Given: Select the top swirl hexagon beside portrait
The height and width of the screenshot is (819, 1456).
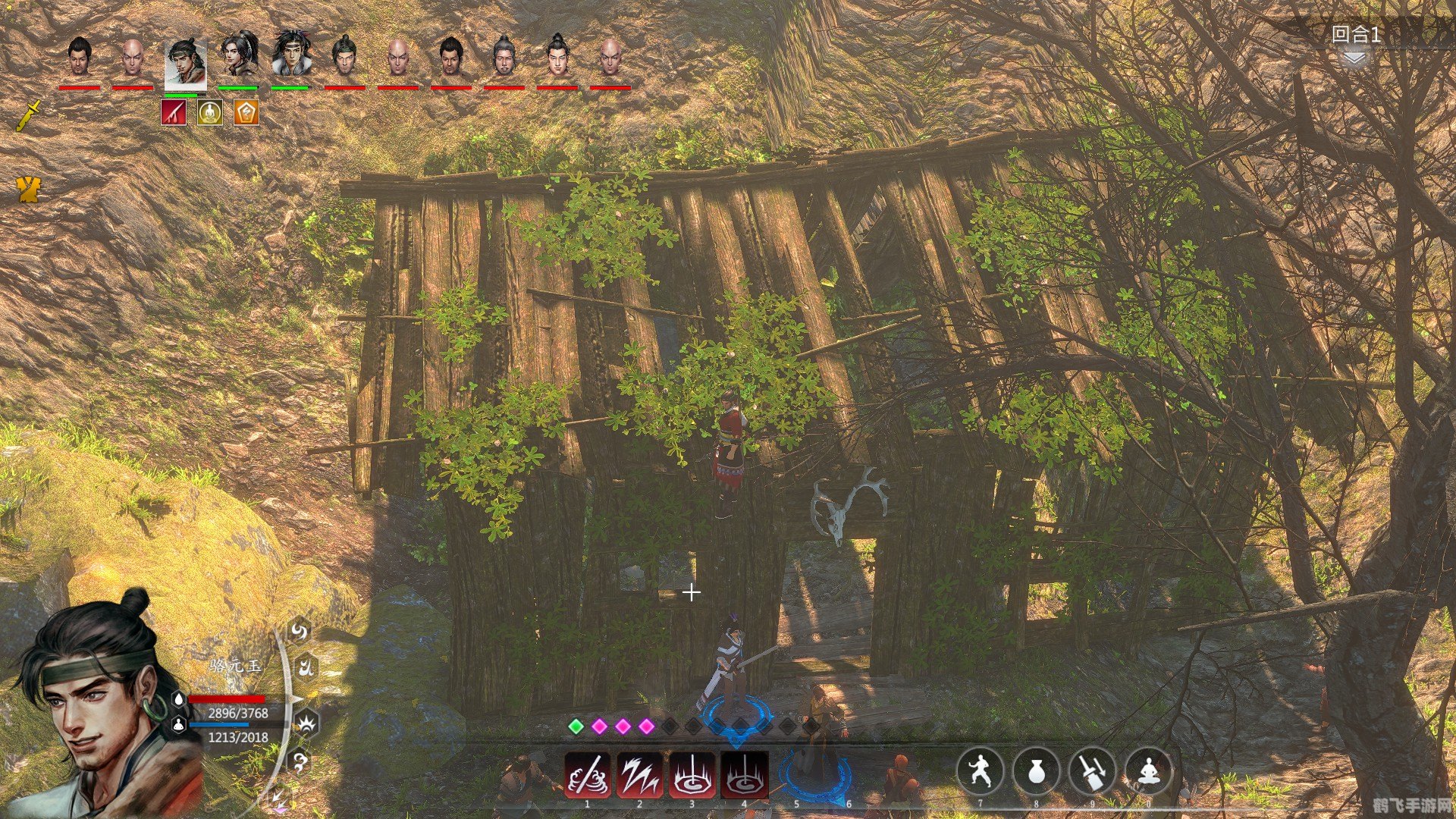Looking at the screenshot, I should tap(300, 631).
